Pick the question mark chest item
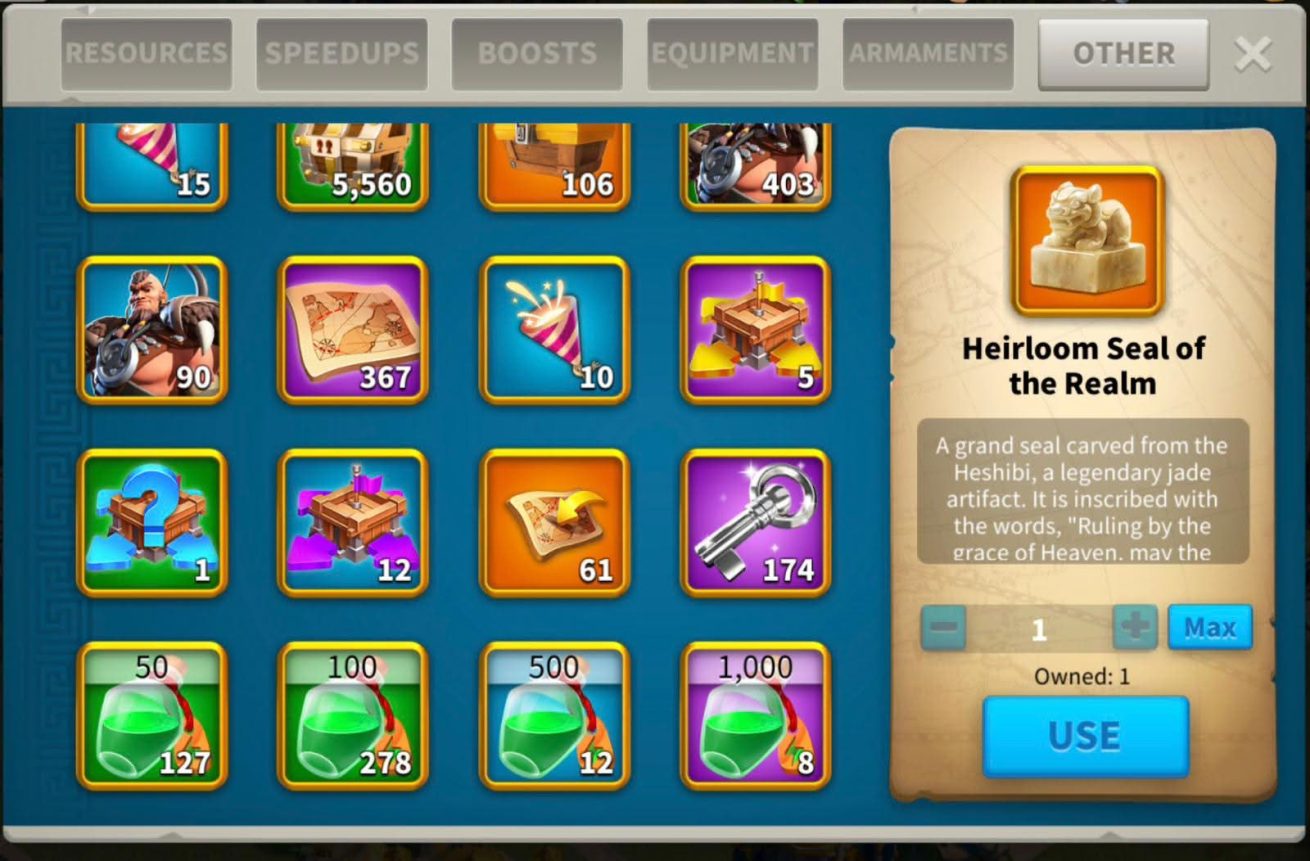This screenshot has width=1310, height=861. [152, 523]
